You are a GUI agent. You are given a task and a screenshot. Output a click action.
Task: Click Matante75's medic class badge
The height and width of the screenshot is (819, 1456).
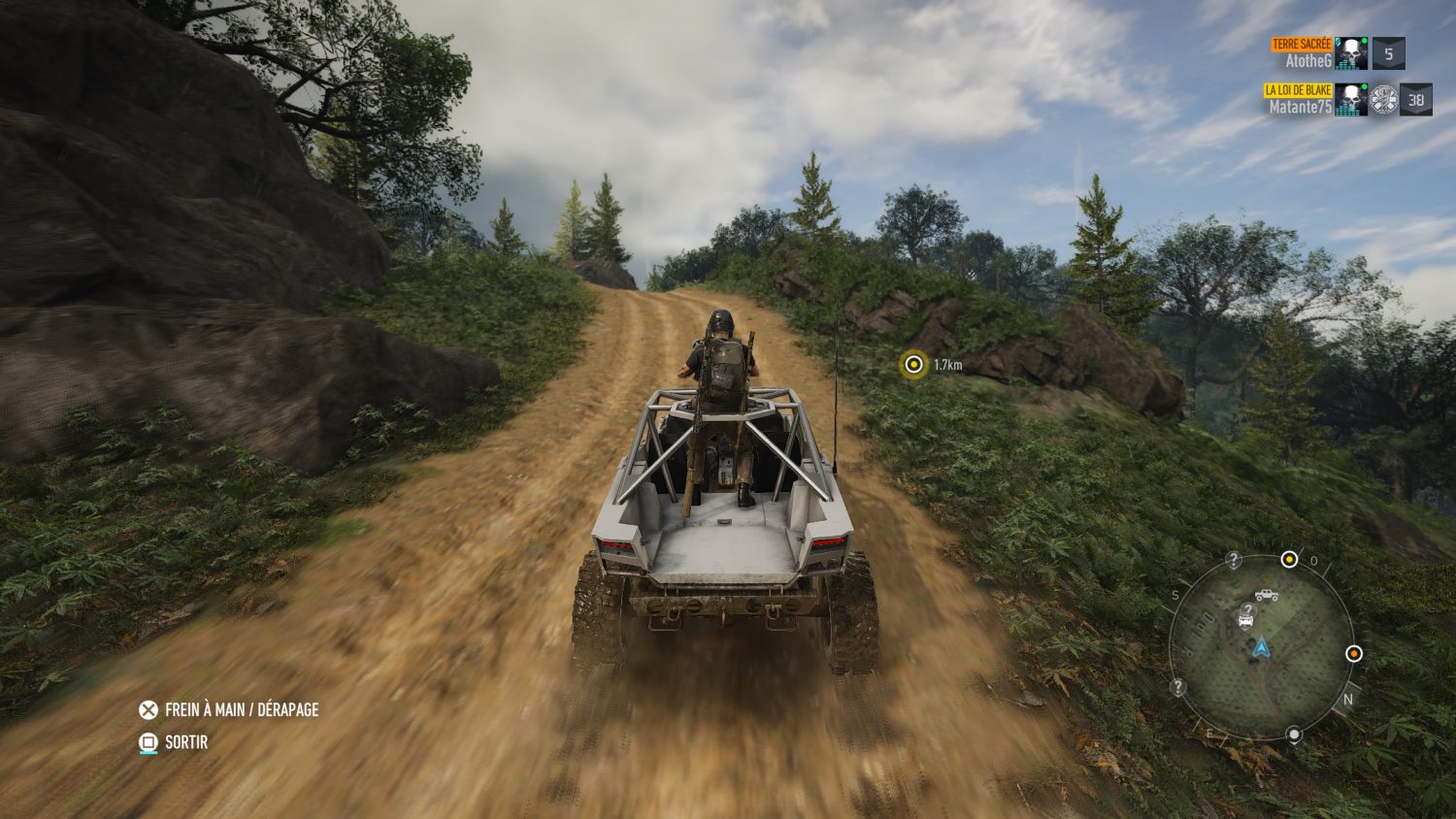tap(1383, 100)
